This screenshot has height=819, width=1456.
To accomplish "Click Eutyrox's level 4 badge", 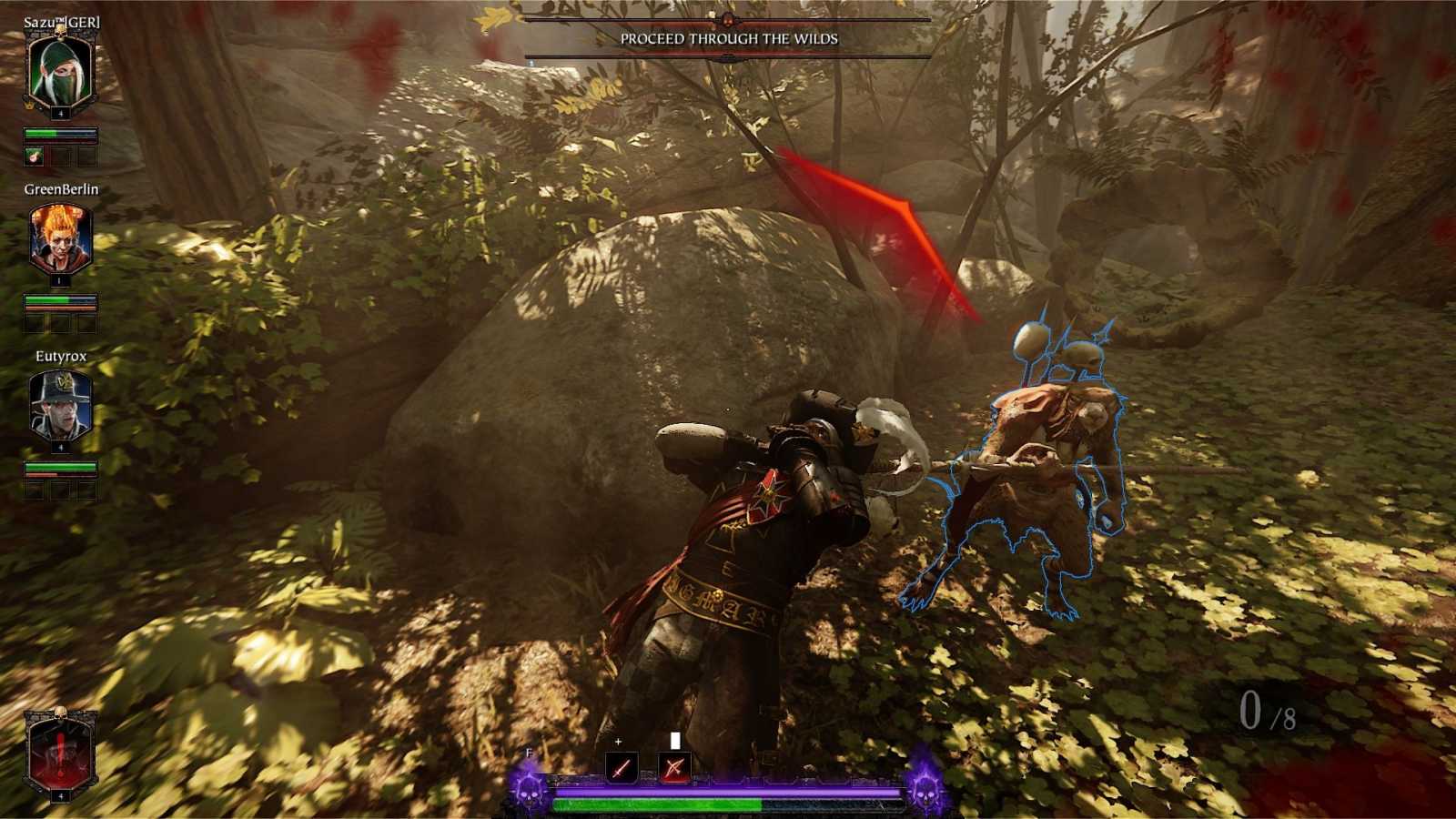I will click(60, 446).
